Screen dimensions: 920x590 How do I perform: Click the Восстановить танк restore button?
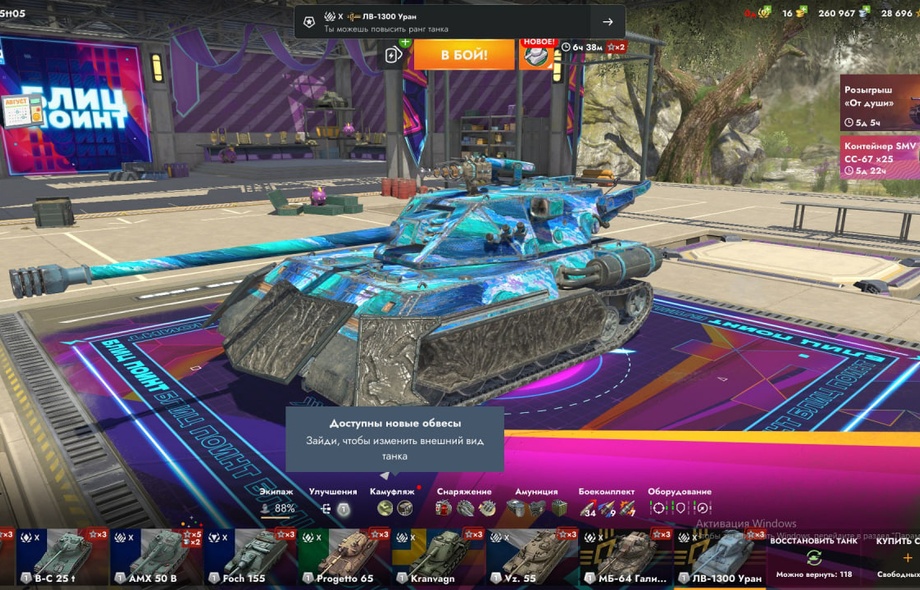coord(813,557)
